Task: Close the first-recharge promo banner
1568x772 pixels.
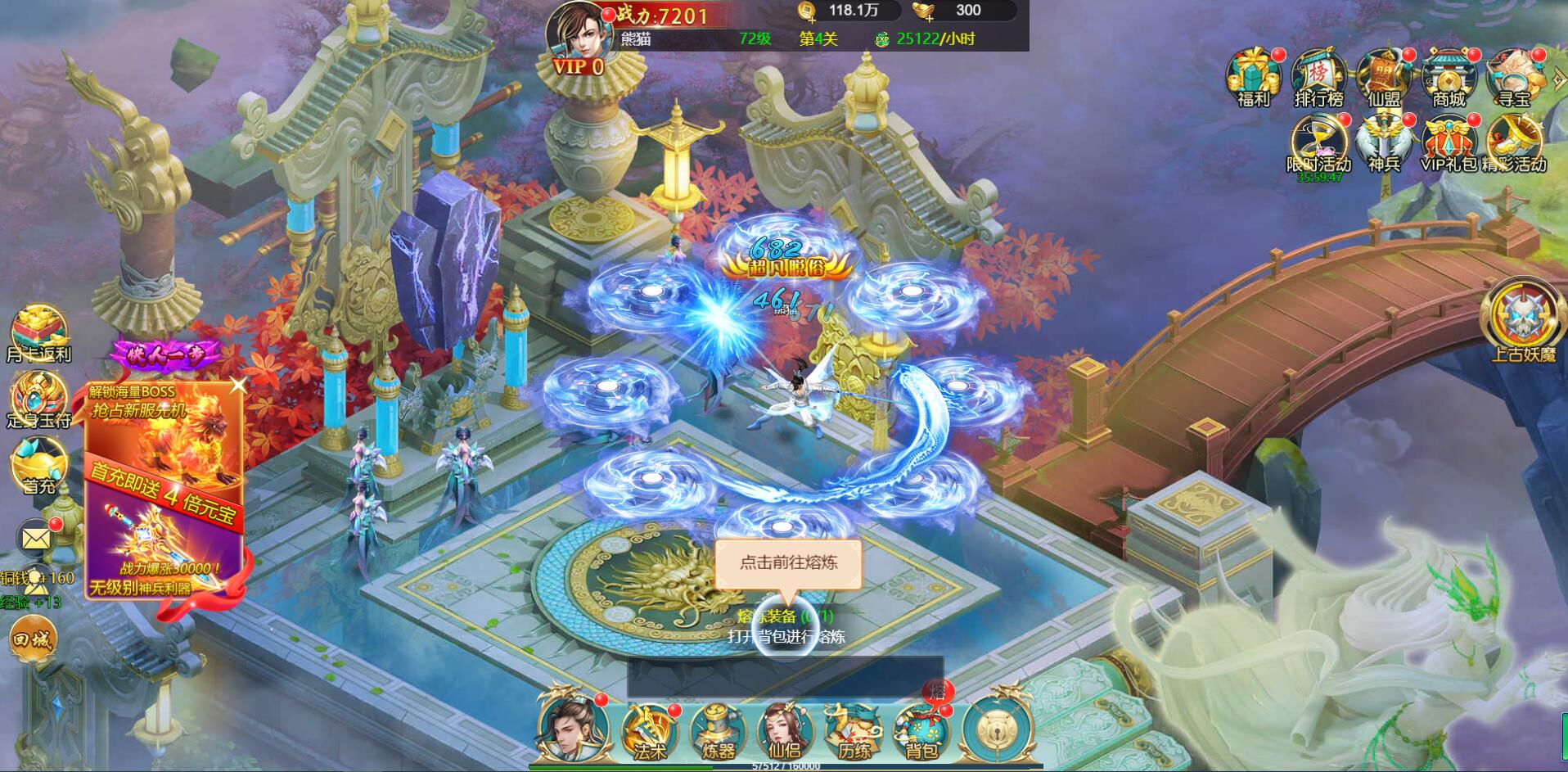Action: click(x=238, y=384)
